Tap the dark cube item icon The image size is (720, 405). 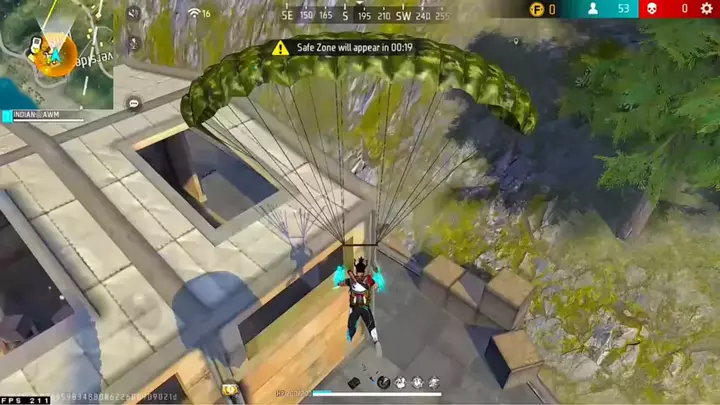pos(354,382)
